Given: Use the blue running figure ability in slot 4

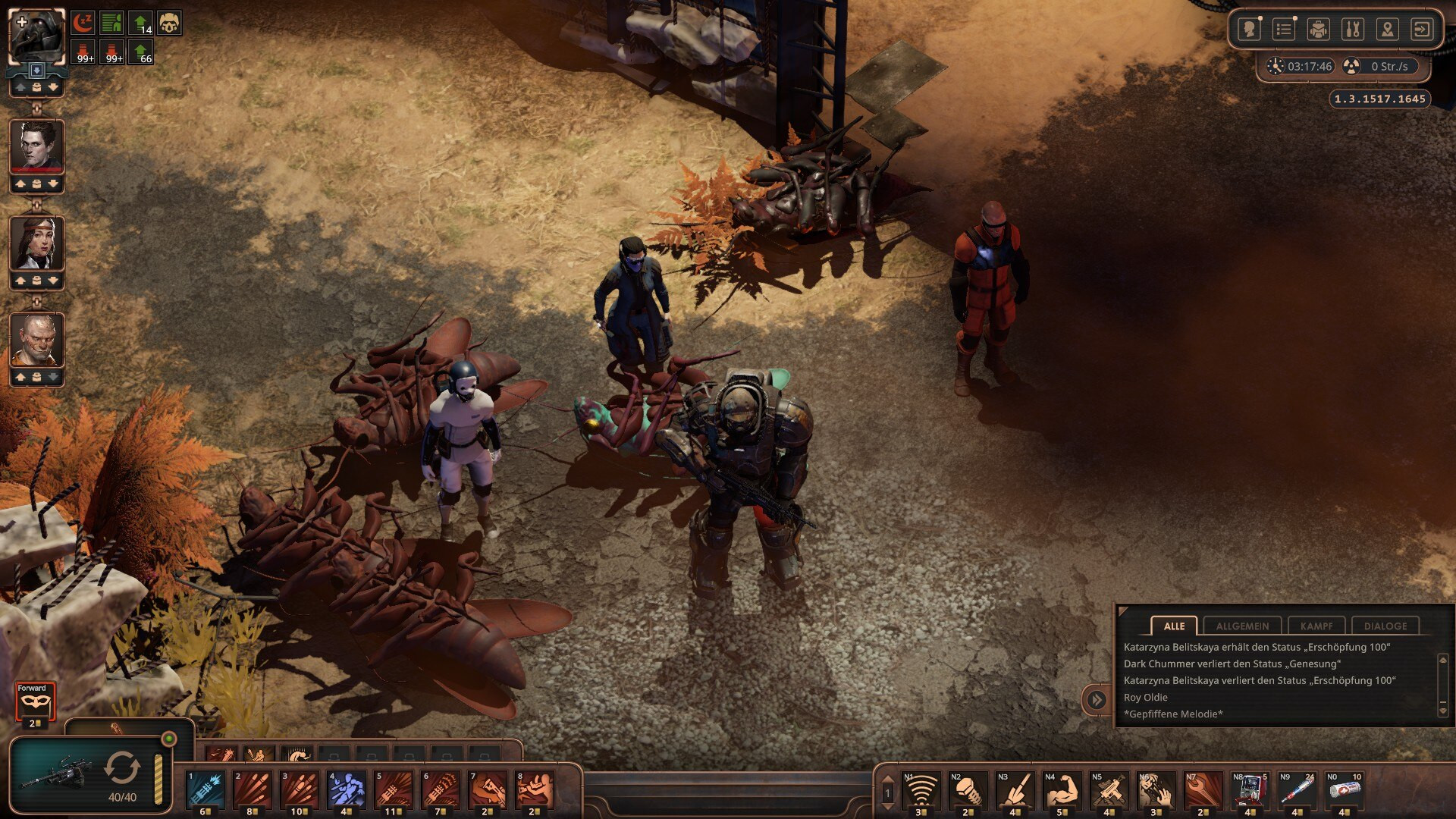Looking at the screenshot, I should pos(347,789).
